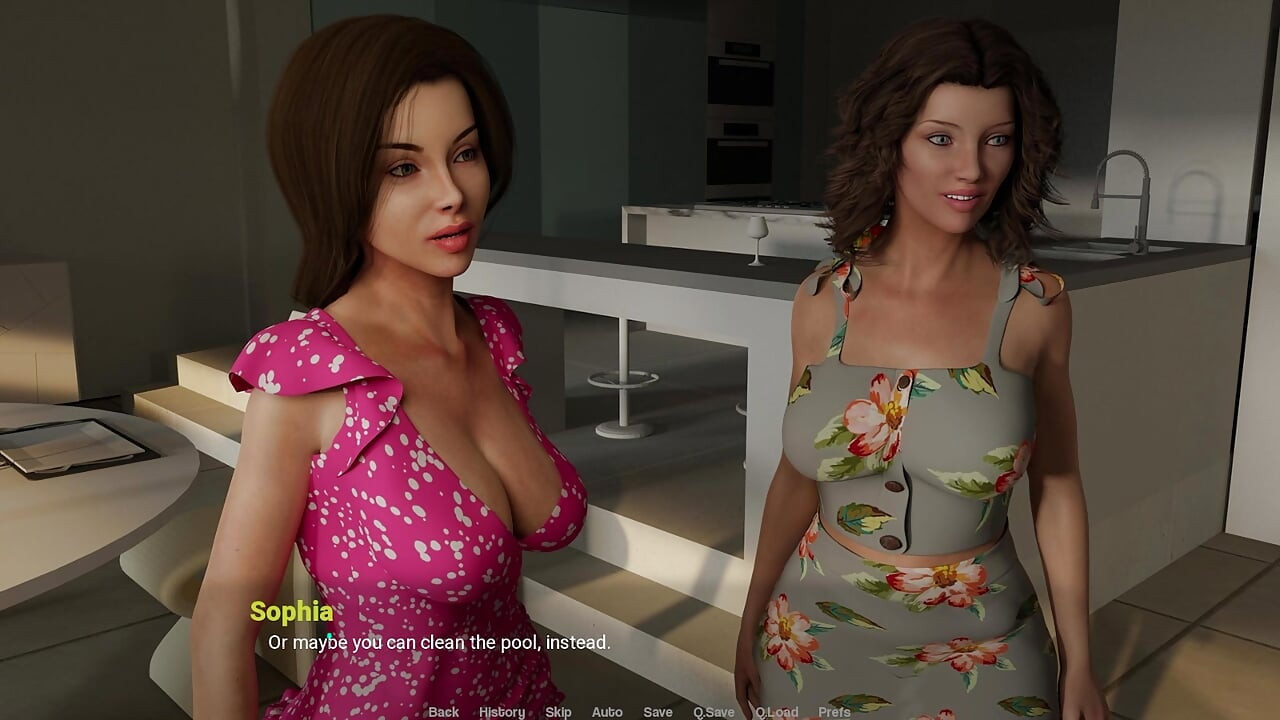
Task: Open the dialogue History log
Action: (501, 712)
